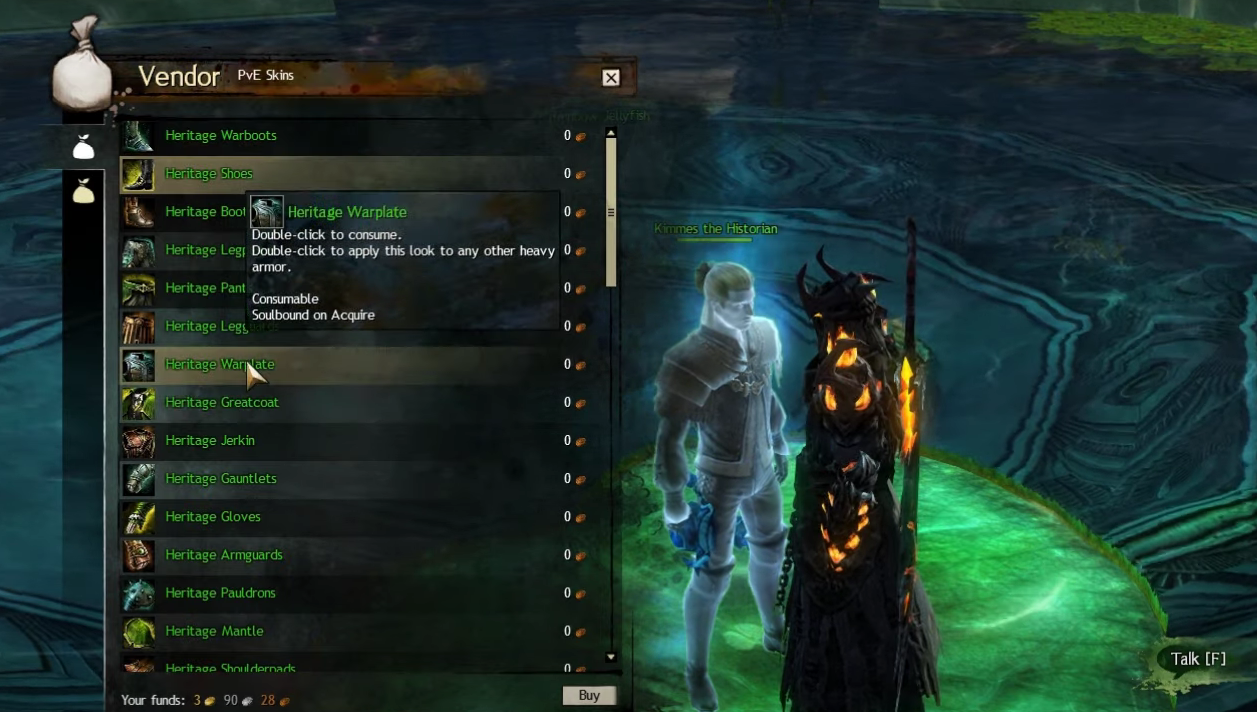The width and height of the screenshot is (1257, 712).
Task: Click the Heritage Mantle shoulder icon
Action: point(138,631)
